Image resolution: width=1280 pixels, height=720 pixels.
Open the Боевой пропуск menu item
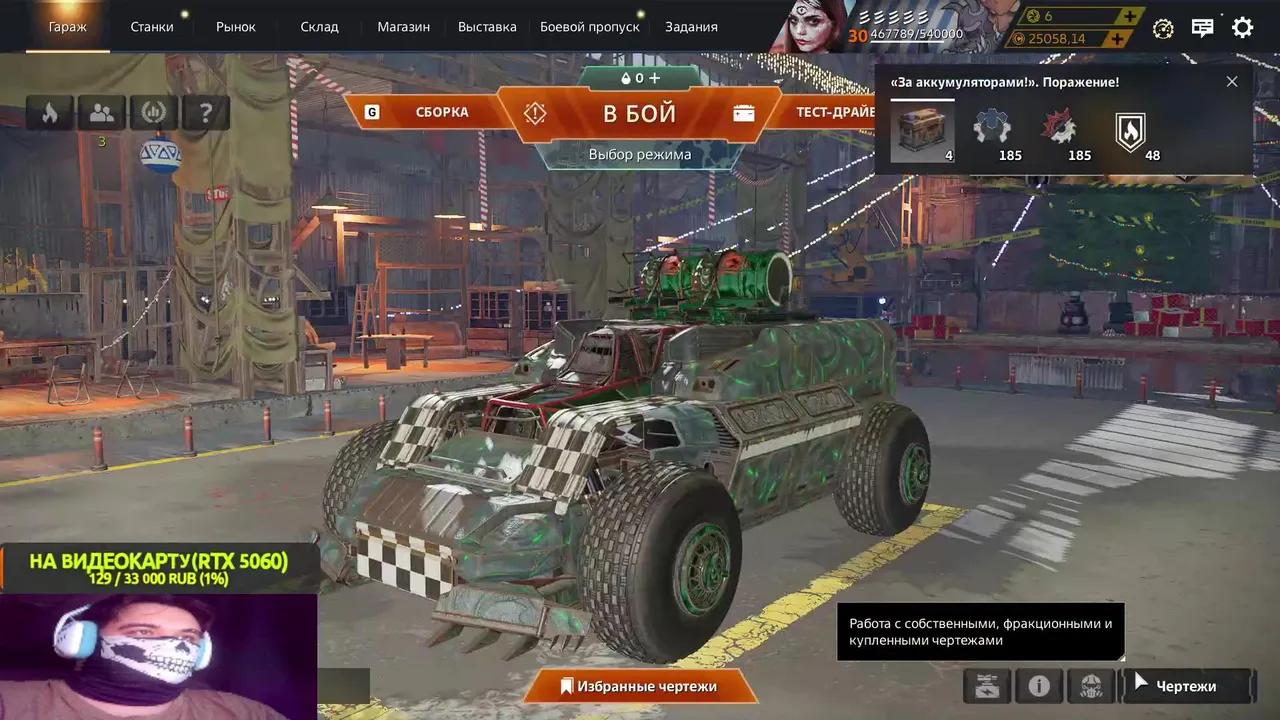click(589, 27)
